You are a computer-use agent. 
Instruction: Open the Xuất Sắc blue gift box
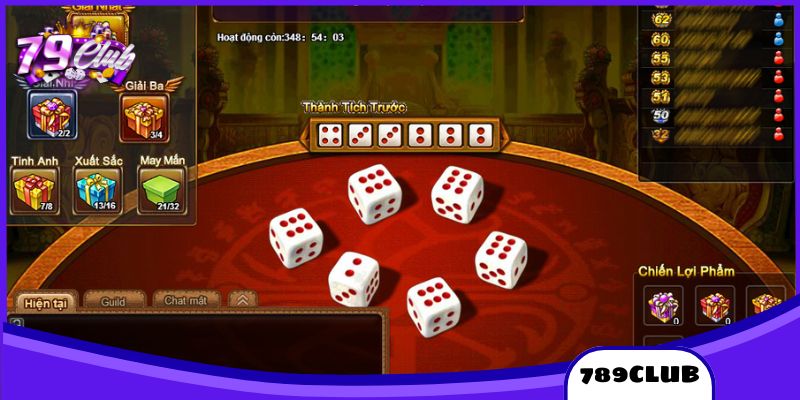coord(96,189)
